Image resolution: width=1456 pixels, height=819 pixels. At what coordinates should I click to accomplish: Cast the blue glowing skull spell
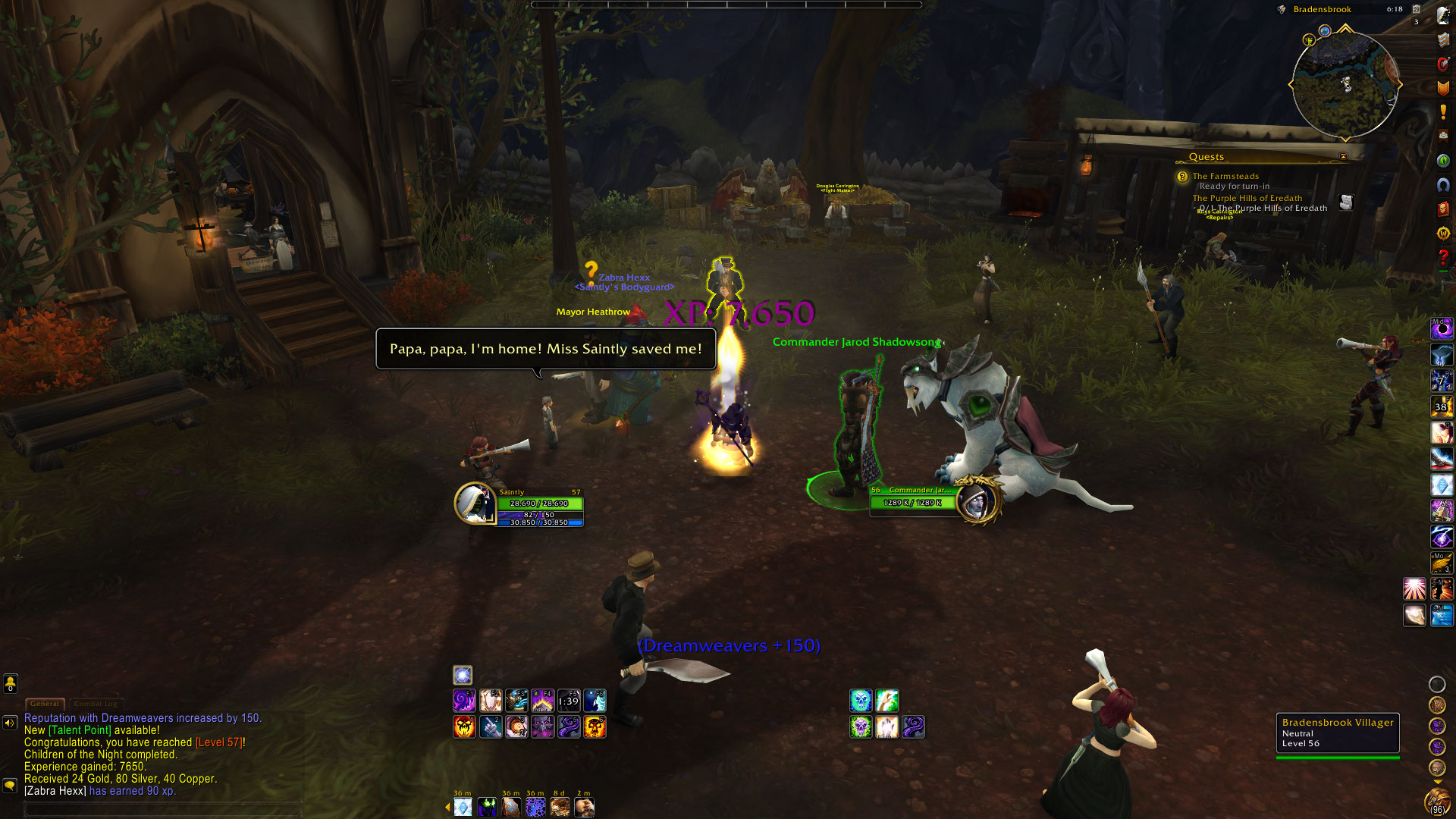861,700
